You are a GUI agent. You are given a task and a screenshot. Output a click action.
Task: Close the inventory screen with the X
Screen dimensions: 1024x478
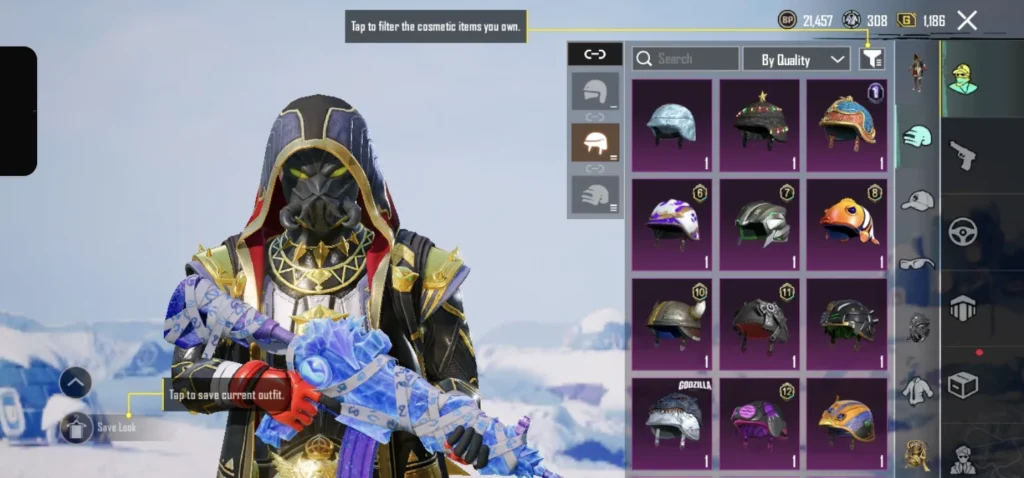pos(967,20)
